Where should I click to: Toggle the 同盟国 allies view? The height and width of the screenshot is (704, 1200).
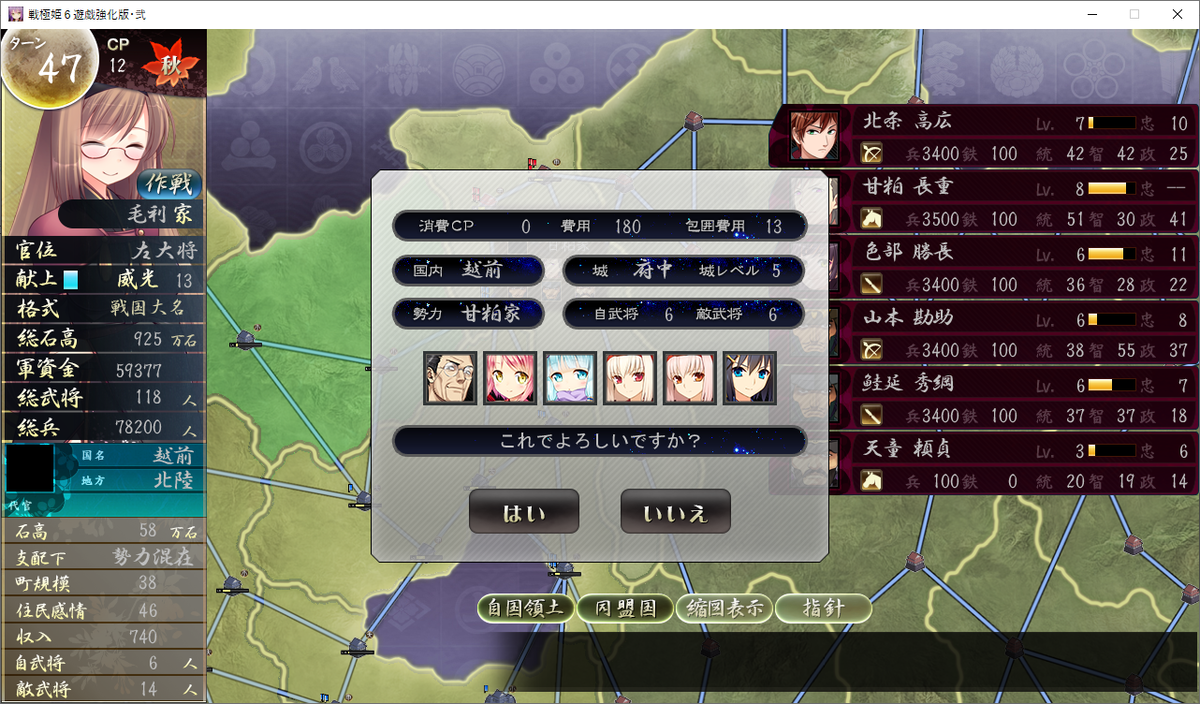coord(624,608)
